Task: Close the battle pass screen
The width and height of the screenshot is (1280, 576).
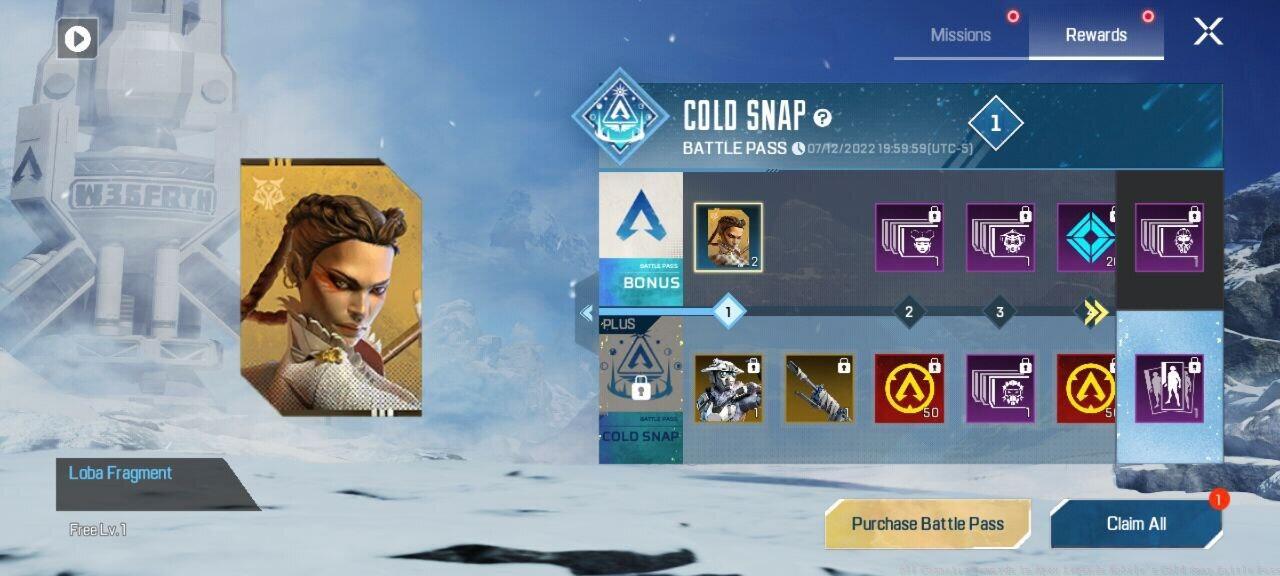Action: pyautogui.click(x=1208, y=32)
